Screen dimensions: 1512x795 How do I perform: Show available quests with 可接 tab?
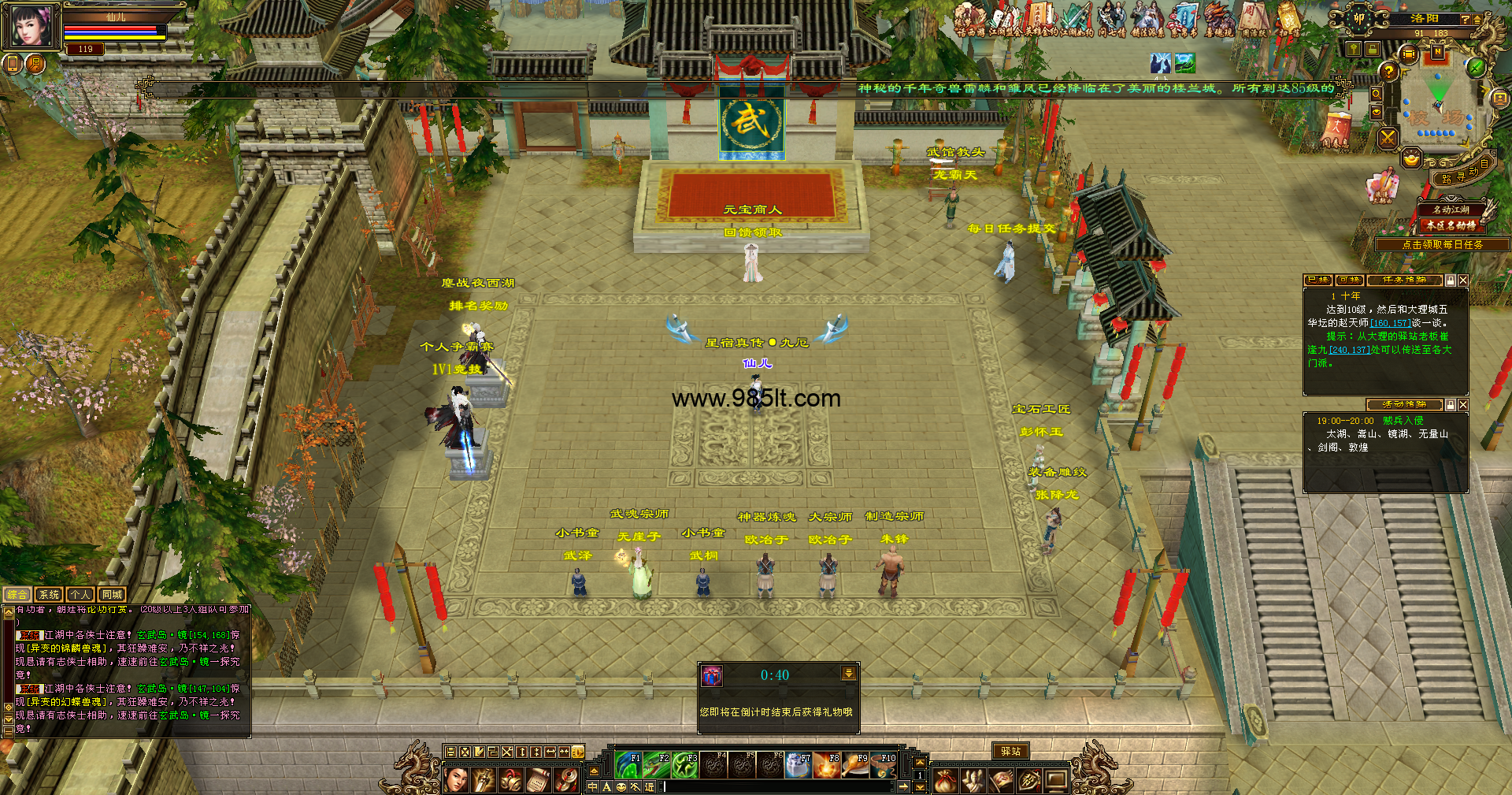pyautogui.click(x=1350, y=280)
